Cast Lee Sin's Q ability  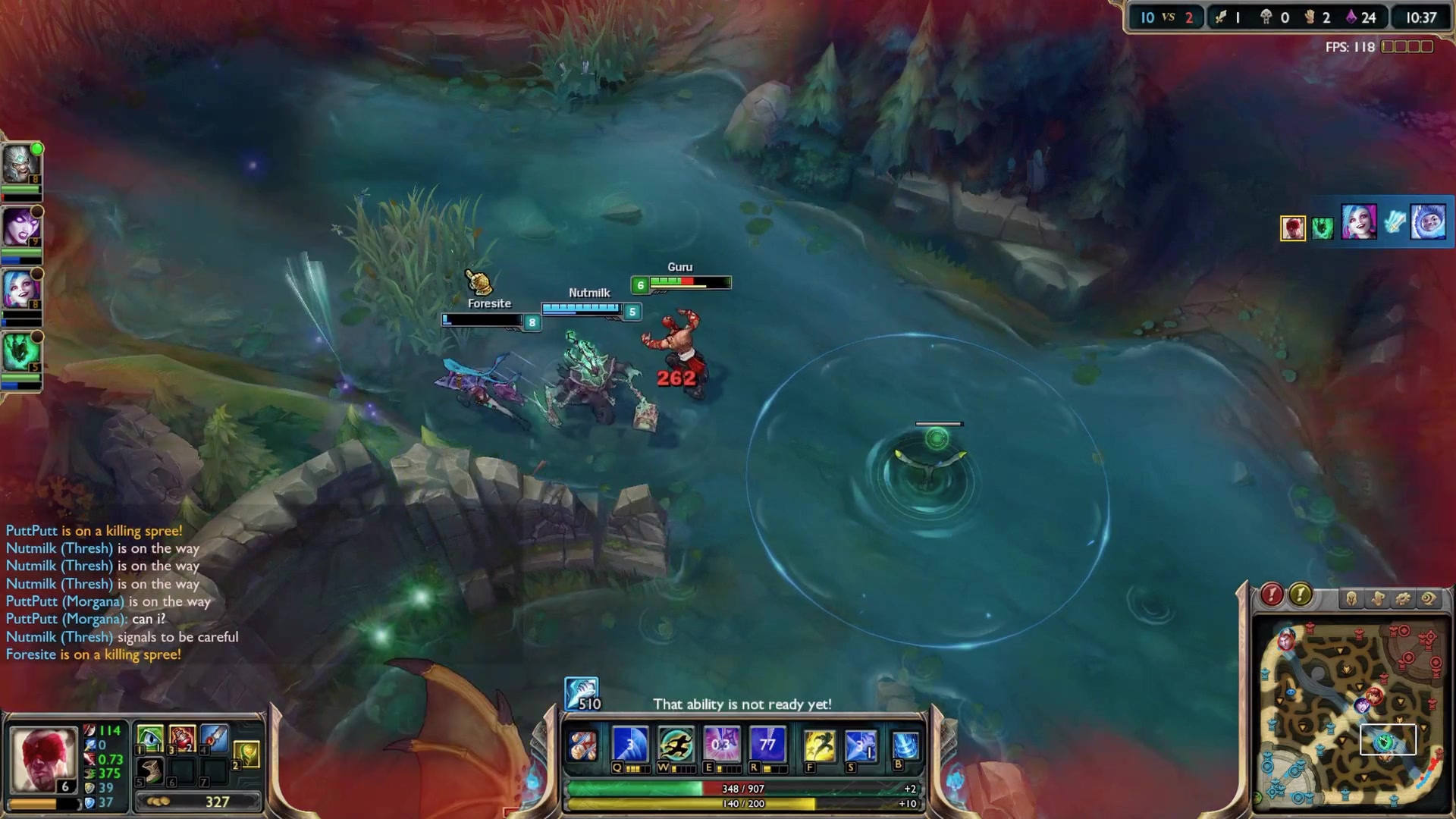click(629, 745)
